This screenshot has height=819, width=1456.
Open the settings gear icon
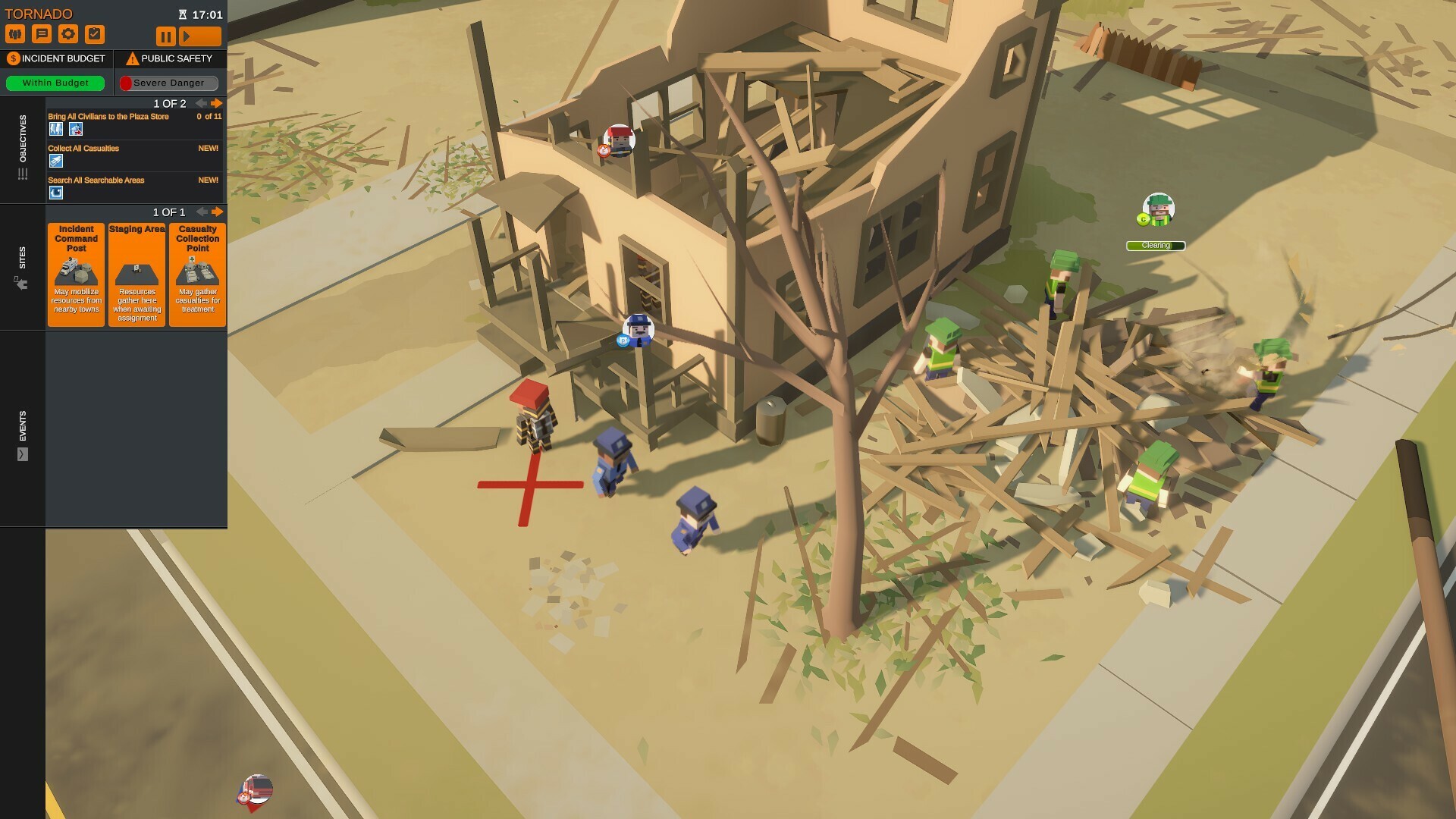pyautogui.click(x=69, y=33)
